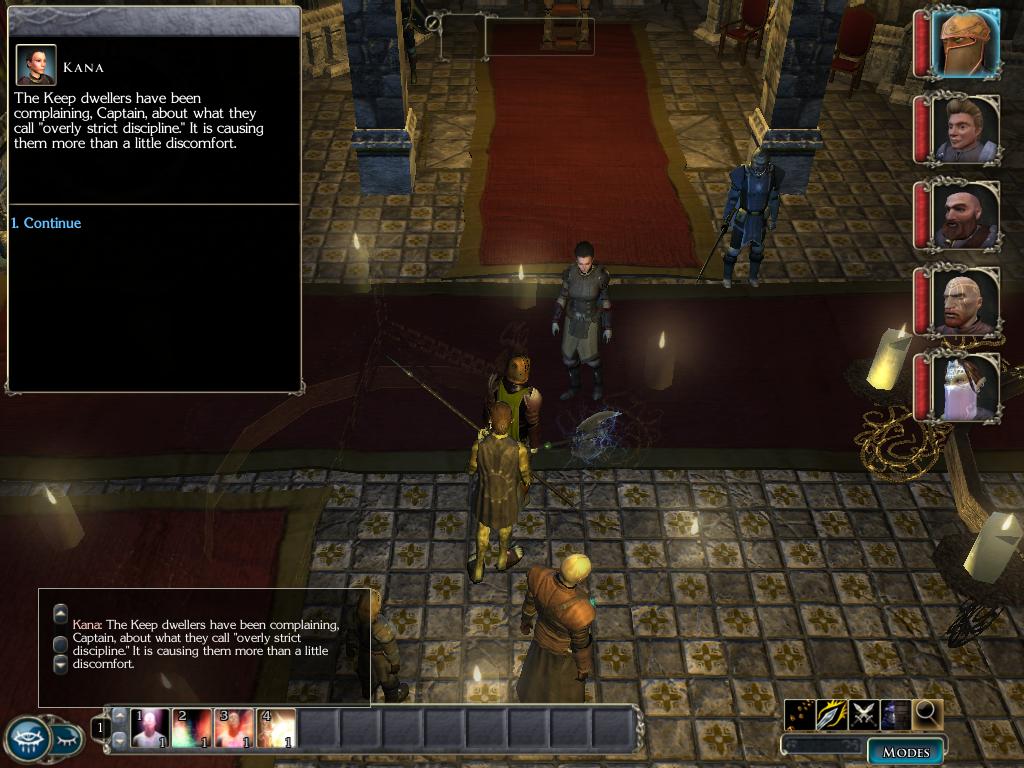Use hotbar slot 1 spell

click(x=150, y=728)
